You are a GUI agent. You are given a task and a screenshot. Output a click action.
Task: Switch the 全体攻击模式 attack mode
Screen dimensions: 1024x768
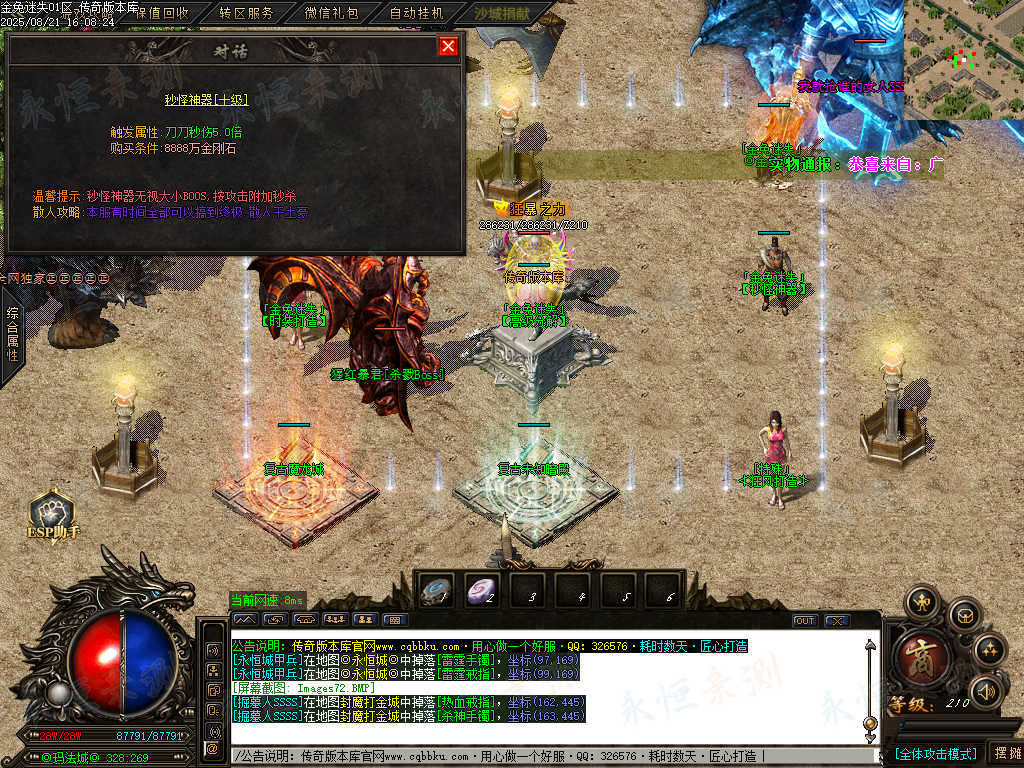pos(935,753)
